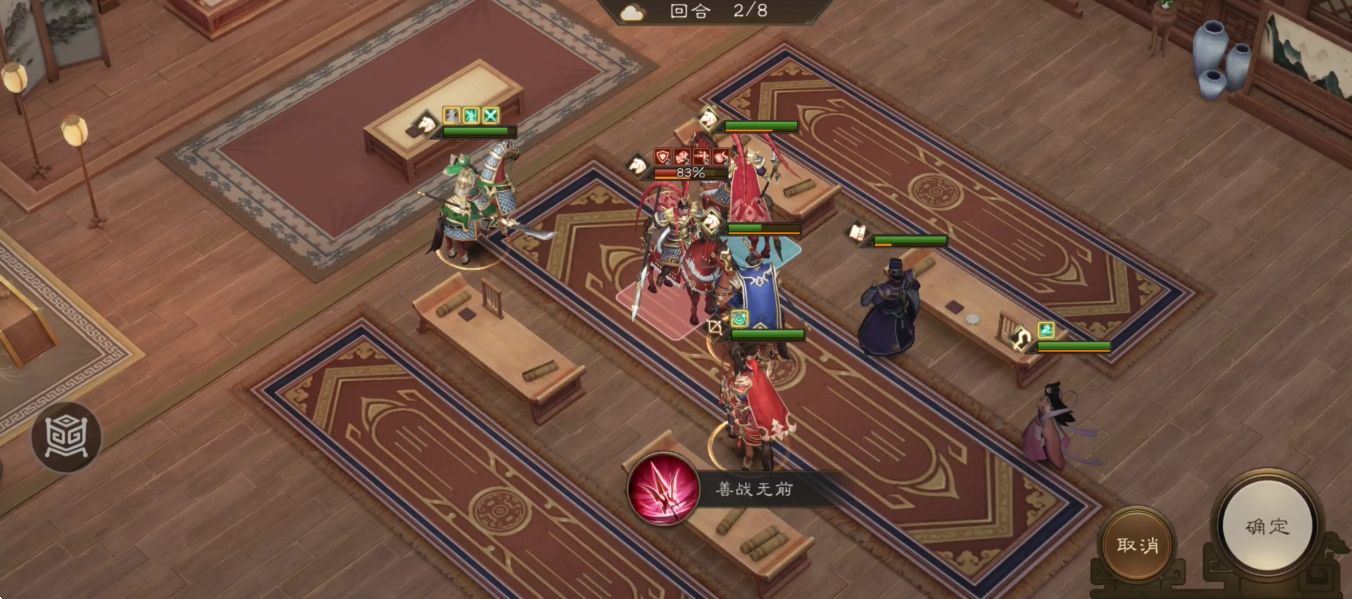Select the 善战无前 skill icon
1352x599 pixels.
coord(662,489)
